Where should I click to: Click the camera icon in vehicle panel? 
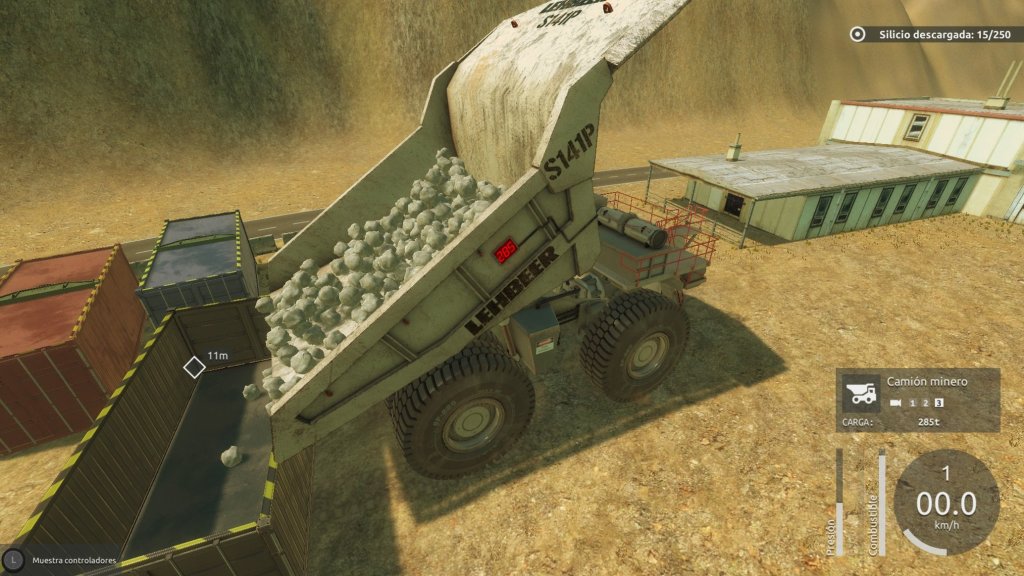pos(894,403)
